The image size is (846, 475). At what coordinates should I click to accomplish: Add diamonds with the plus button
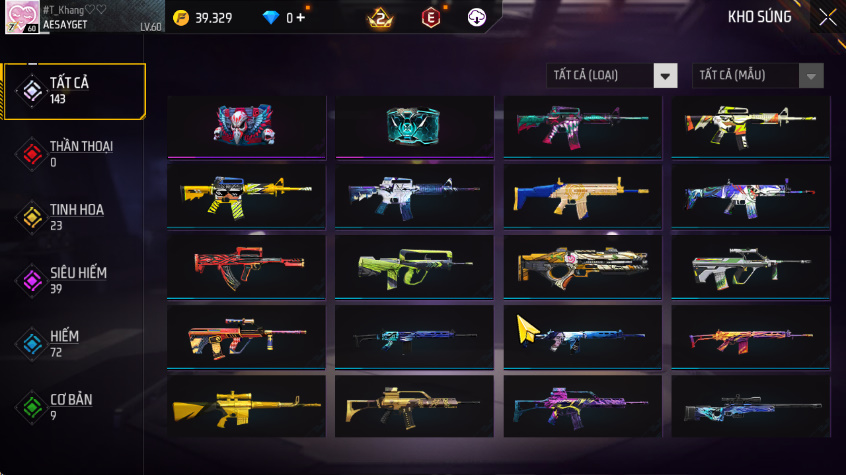click(x=300, y=18)
